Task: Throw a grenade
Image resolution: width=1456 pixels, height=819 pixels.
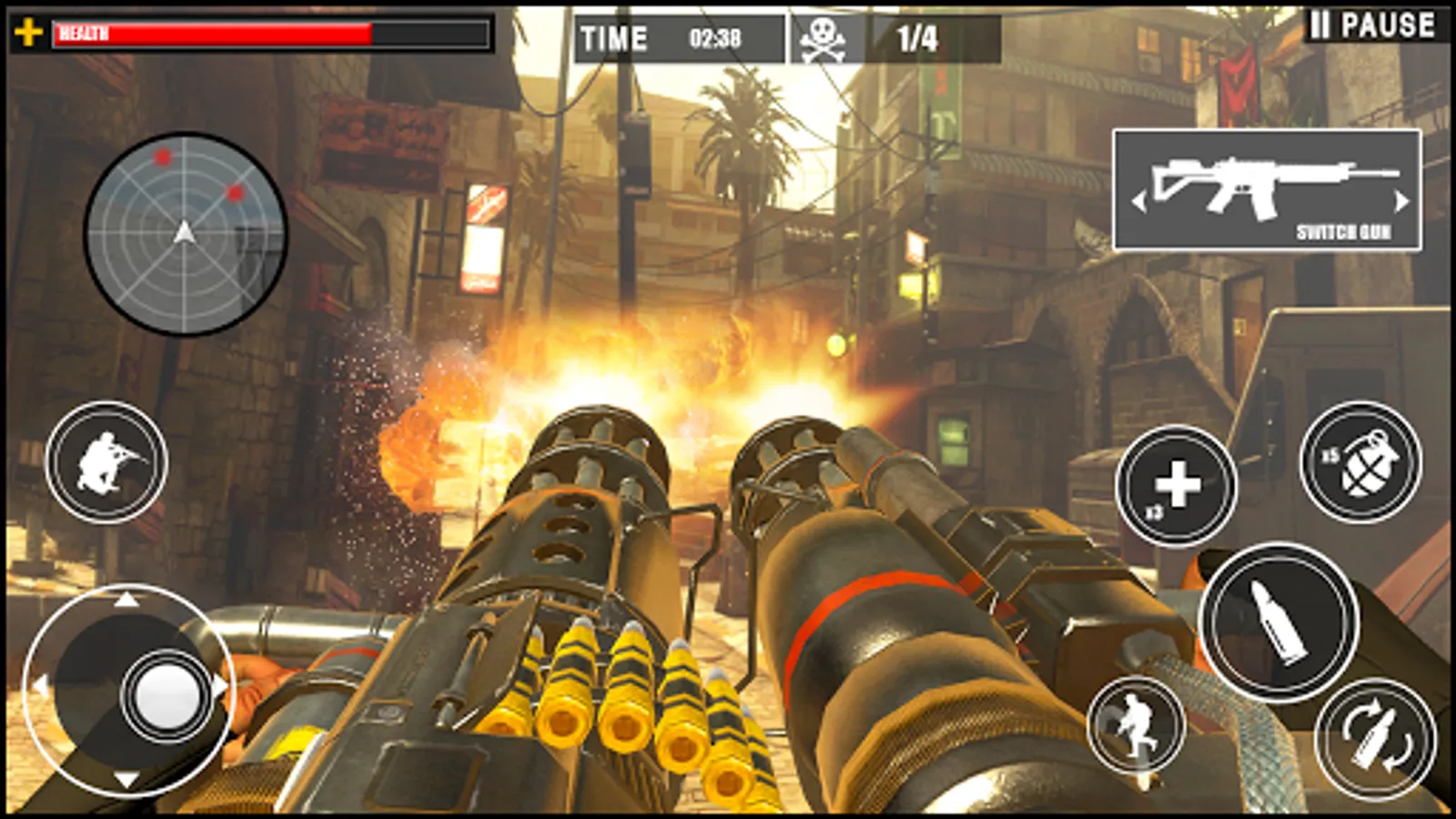Action: (x=1360, y=462)
